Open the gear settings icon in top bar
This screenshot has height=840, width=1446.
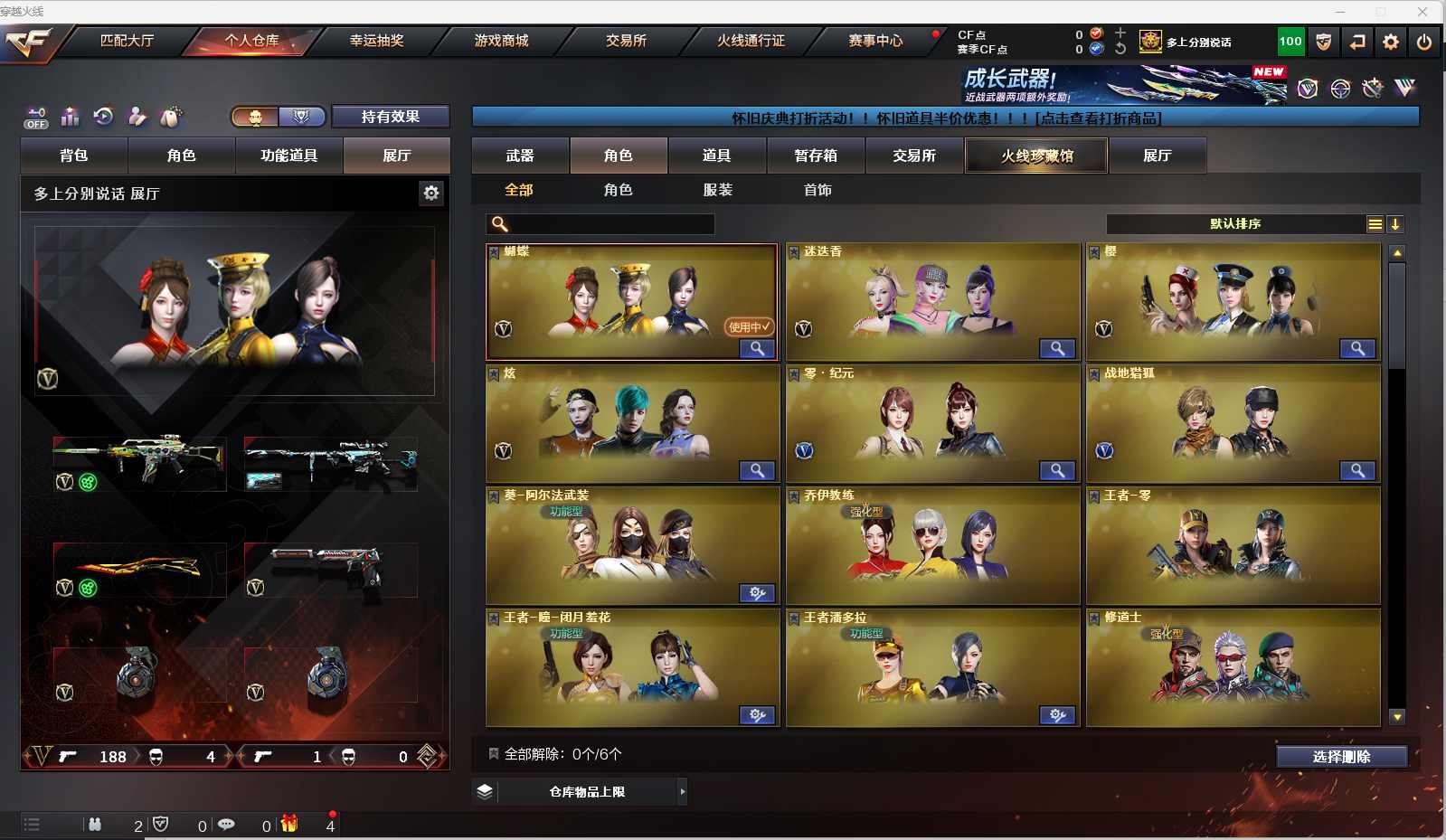coord(1391,42)
